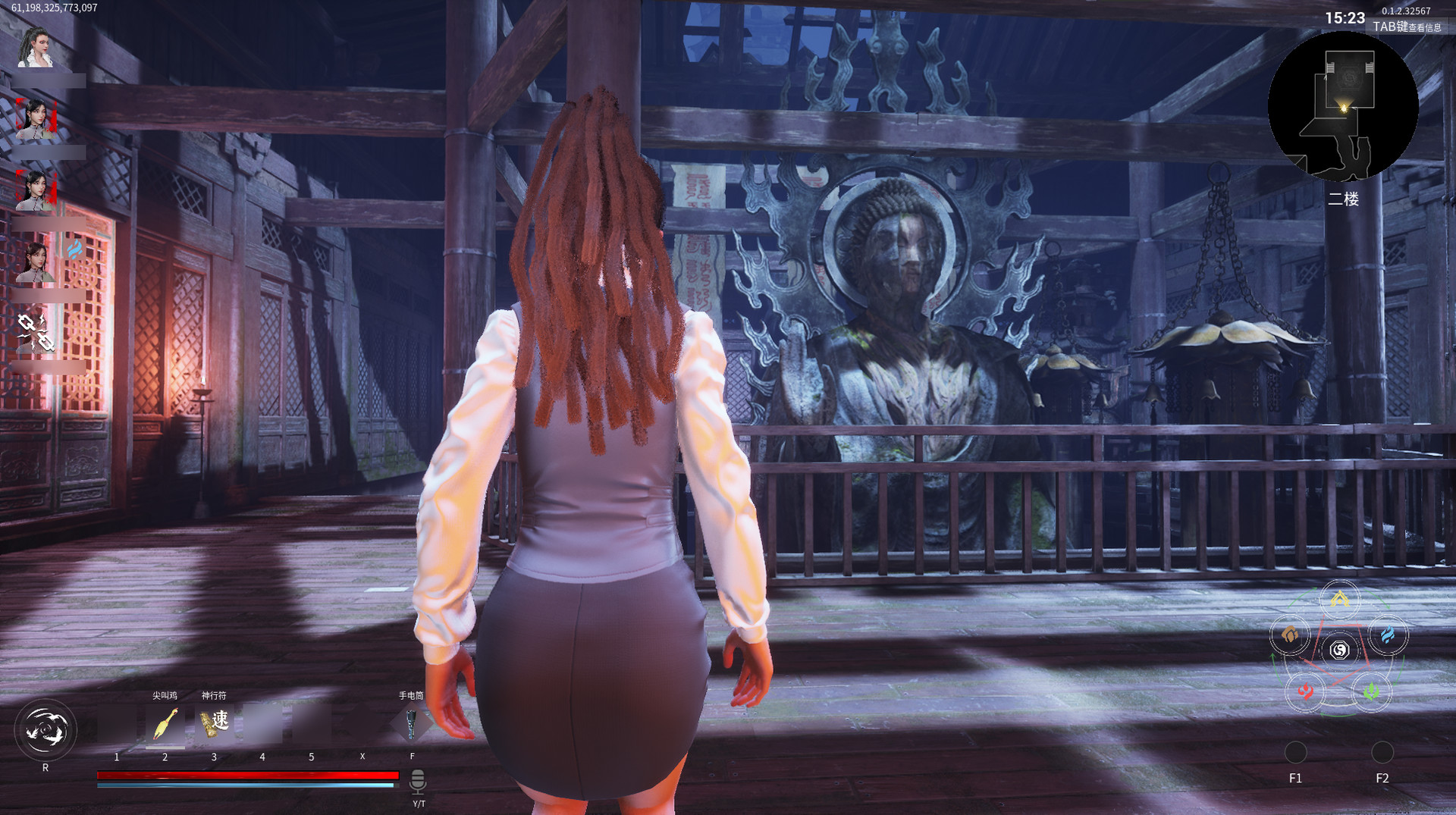Viewport: 1456px width, 815px height.
Task: Toggle the water buff icon on fourth teammate
Action: point(74,251)
